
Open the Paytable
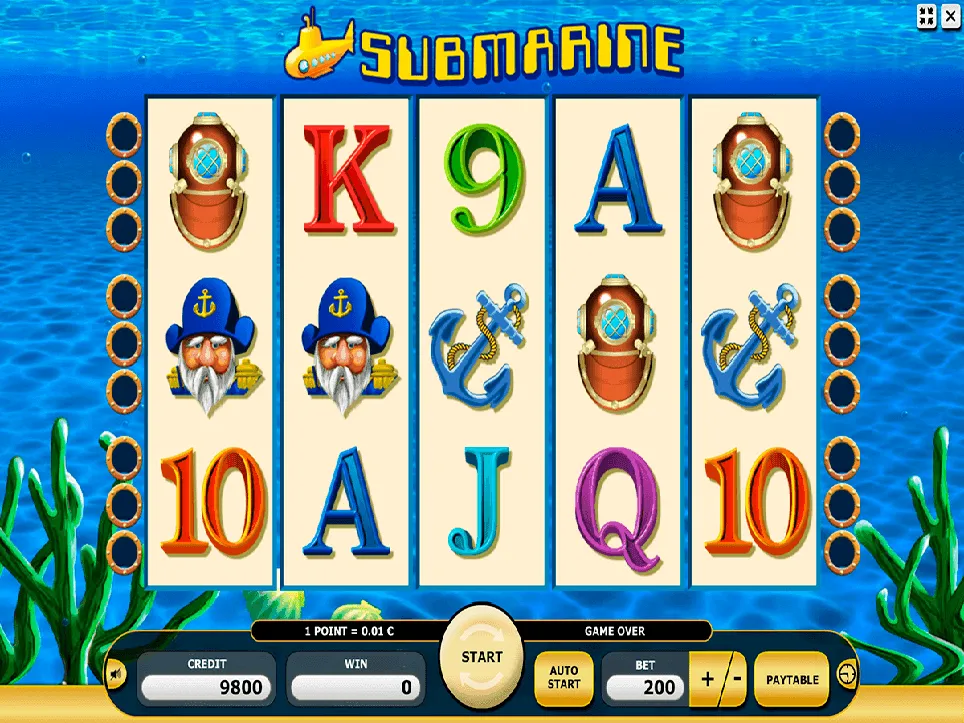(792, 680)
